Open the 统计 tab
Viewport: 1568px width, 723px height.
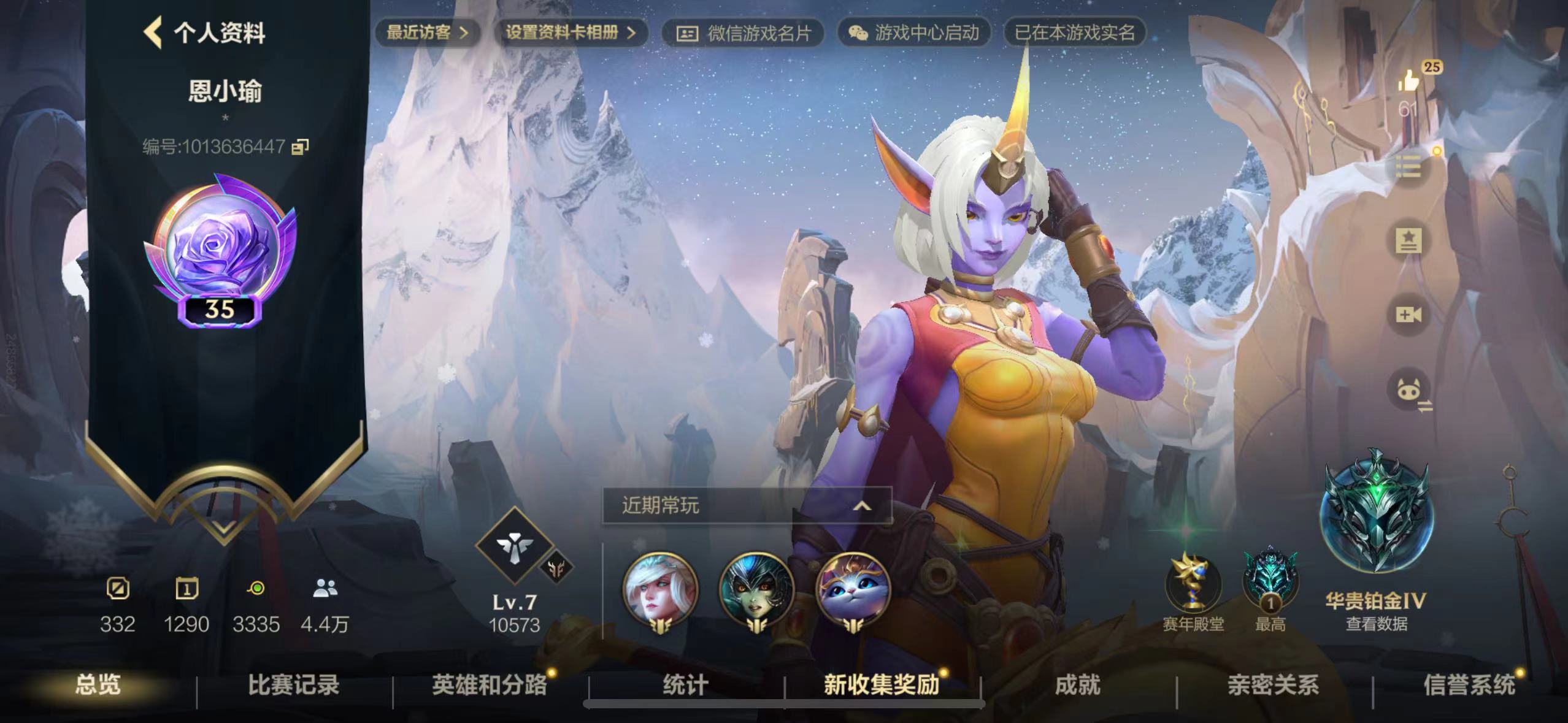(x=685, y=685)
